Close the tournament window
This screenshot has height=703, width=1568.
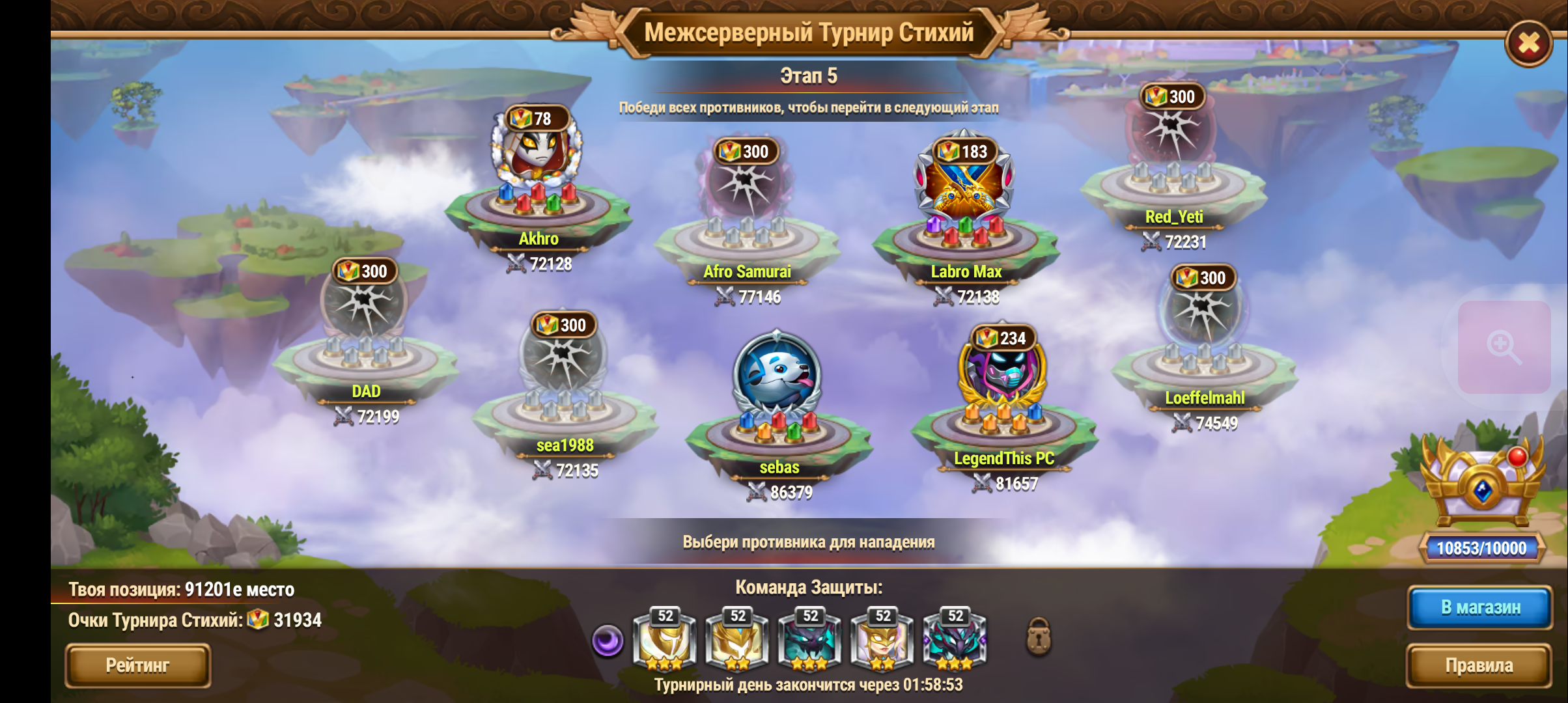[x=1528, y=44]
